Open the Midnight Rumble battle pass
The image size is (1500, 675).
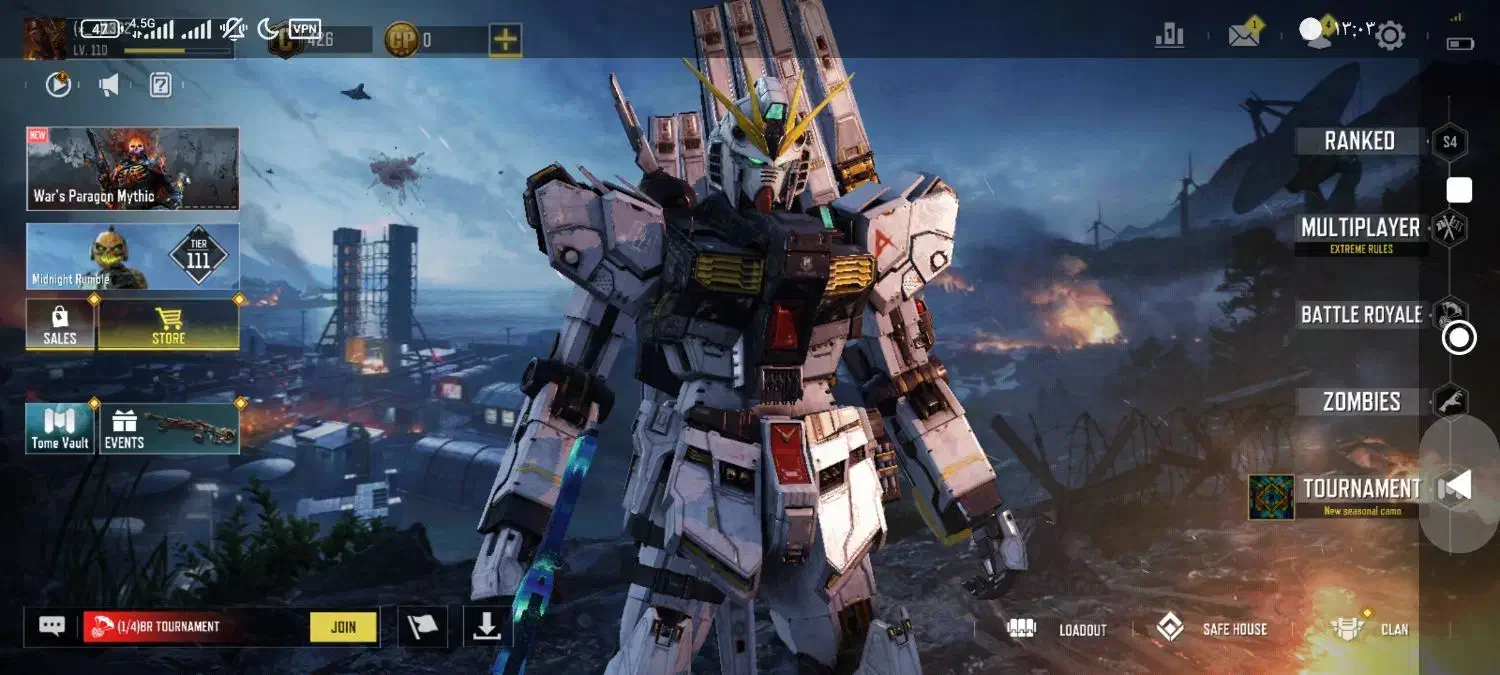coord(133,257)
